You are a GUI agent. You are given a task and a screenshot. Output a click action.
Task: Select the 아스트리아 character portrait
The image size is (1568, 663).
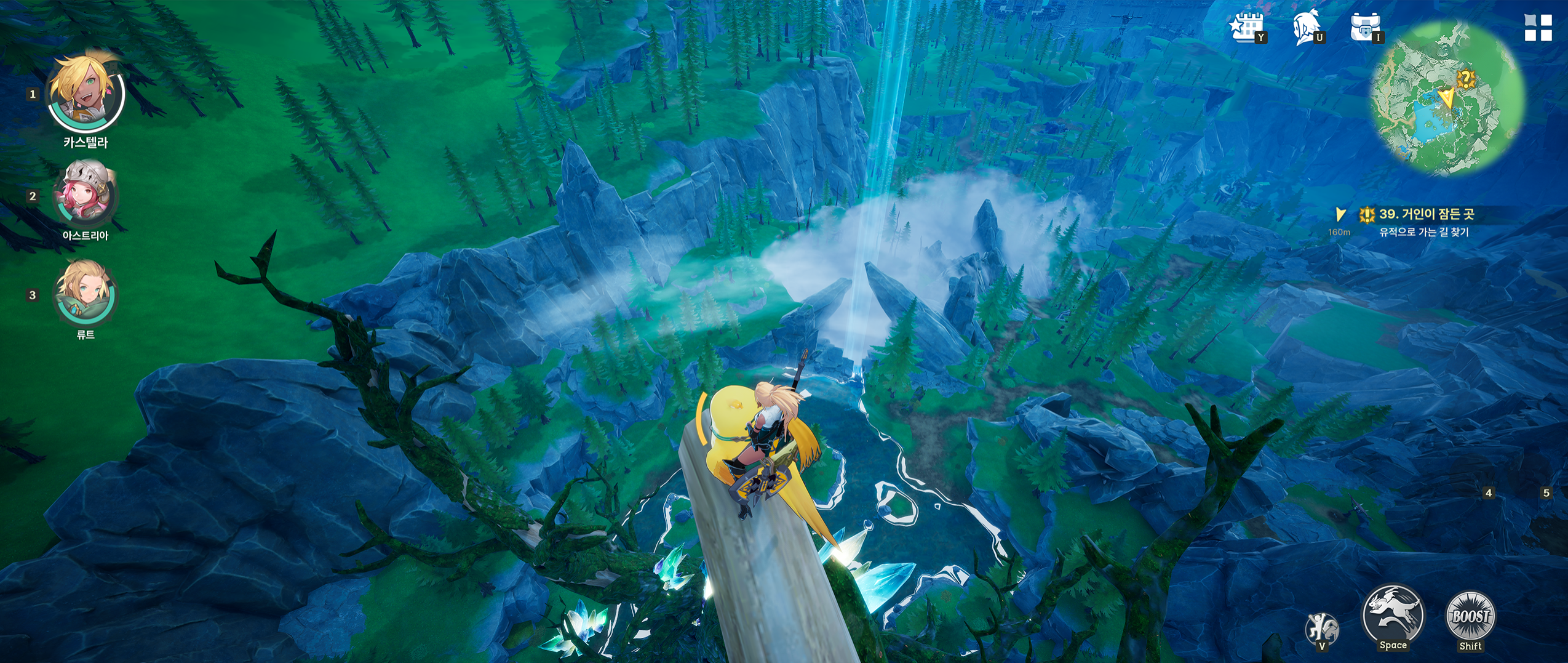tap(85, 193)
